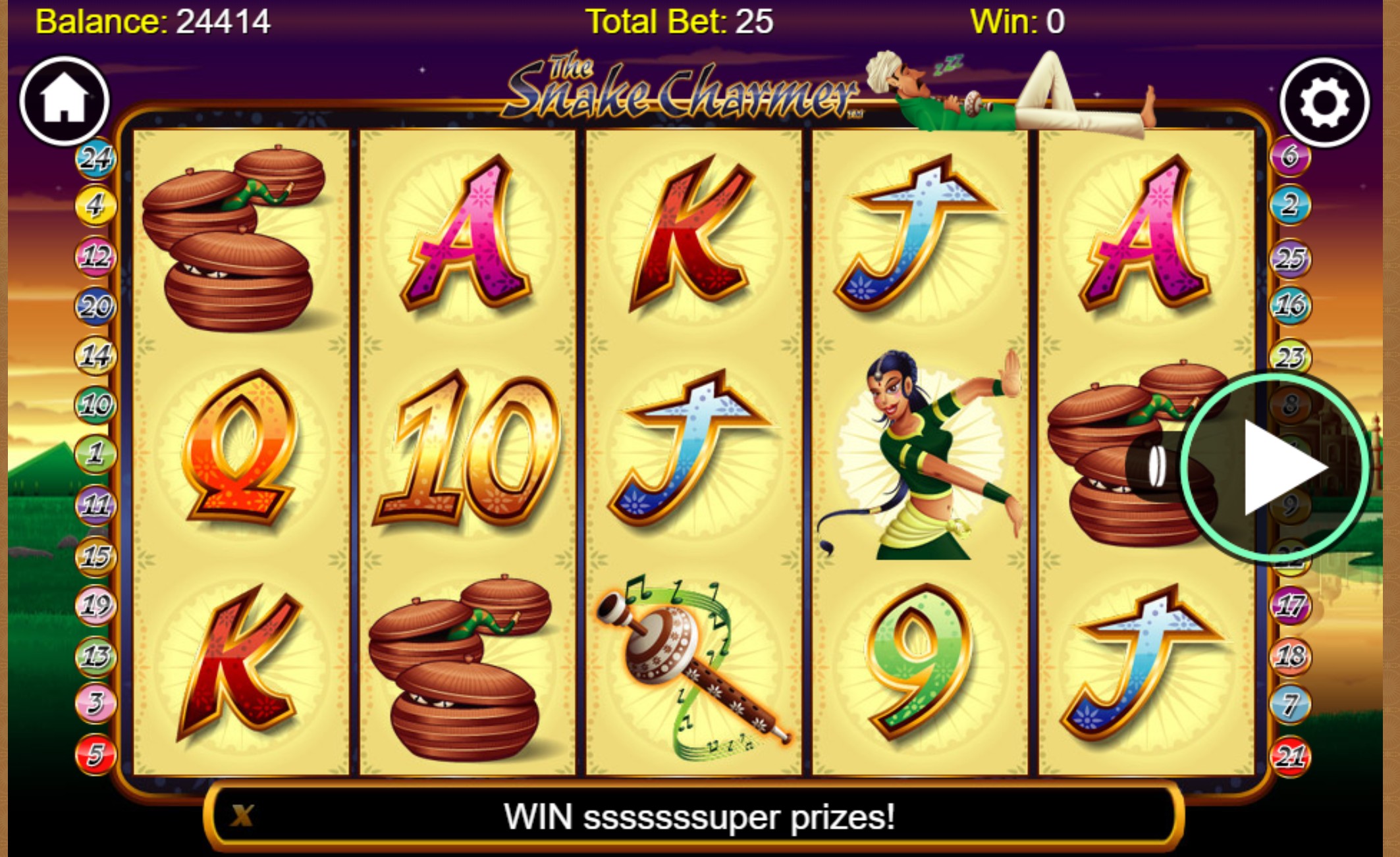Viewport: 1400px width, 857px height.
Task: Go to the home screen
Action: tap(64, 100)
